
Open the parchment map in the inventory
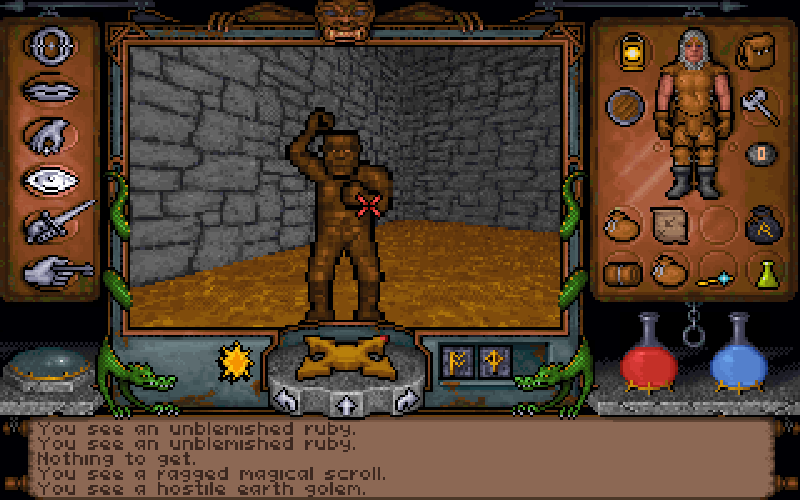click(667, 222)
